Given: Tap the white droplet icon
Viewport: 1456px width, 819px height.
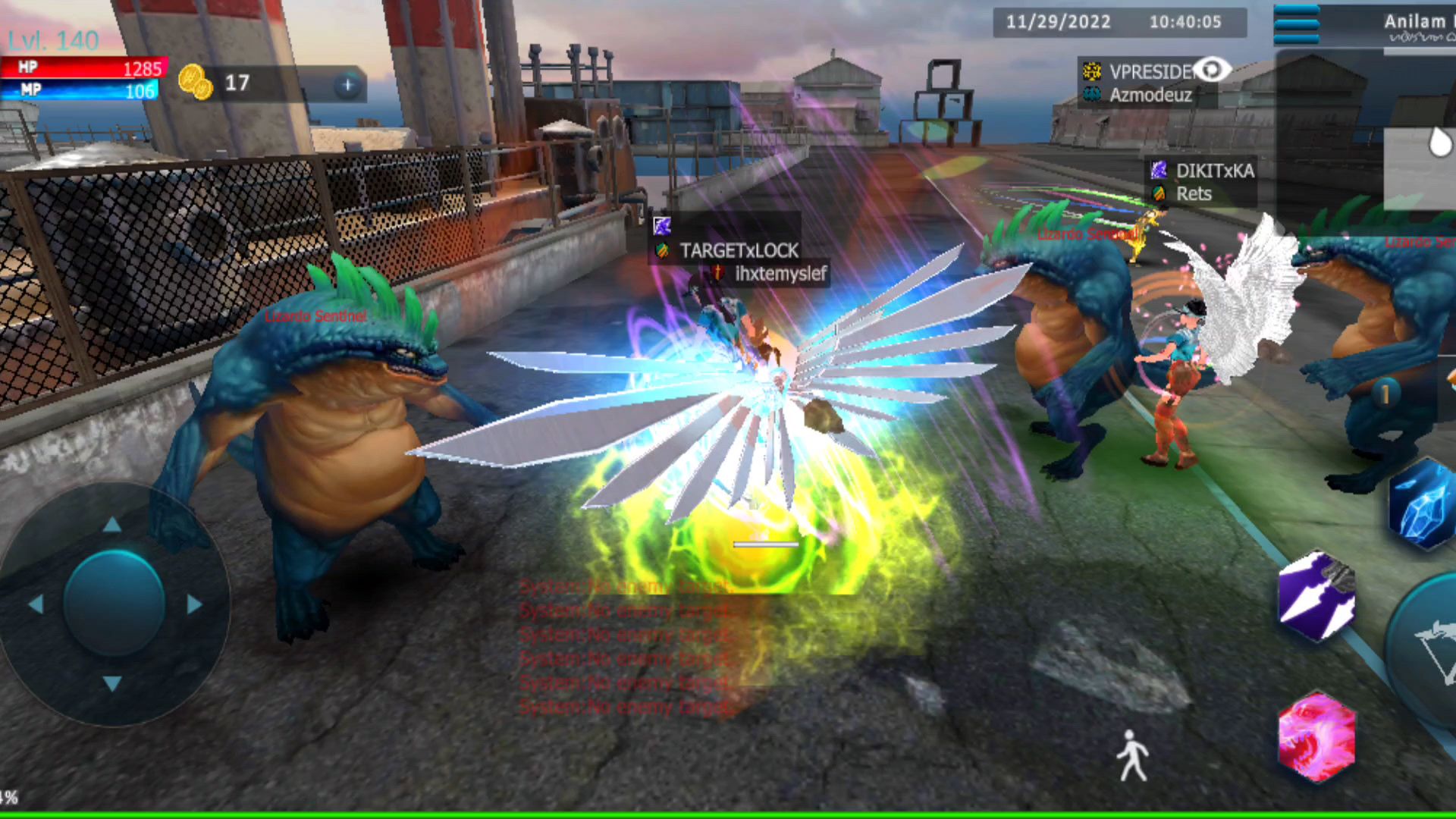Looking at the screenshot, I should [1439, 142].
